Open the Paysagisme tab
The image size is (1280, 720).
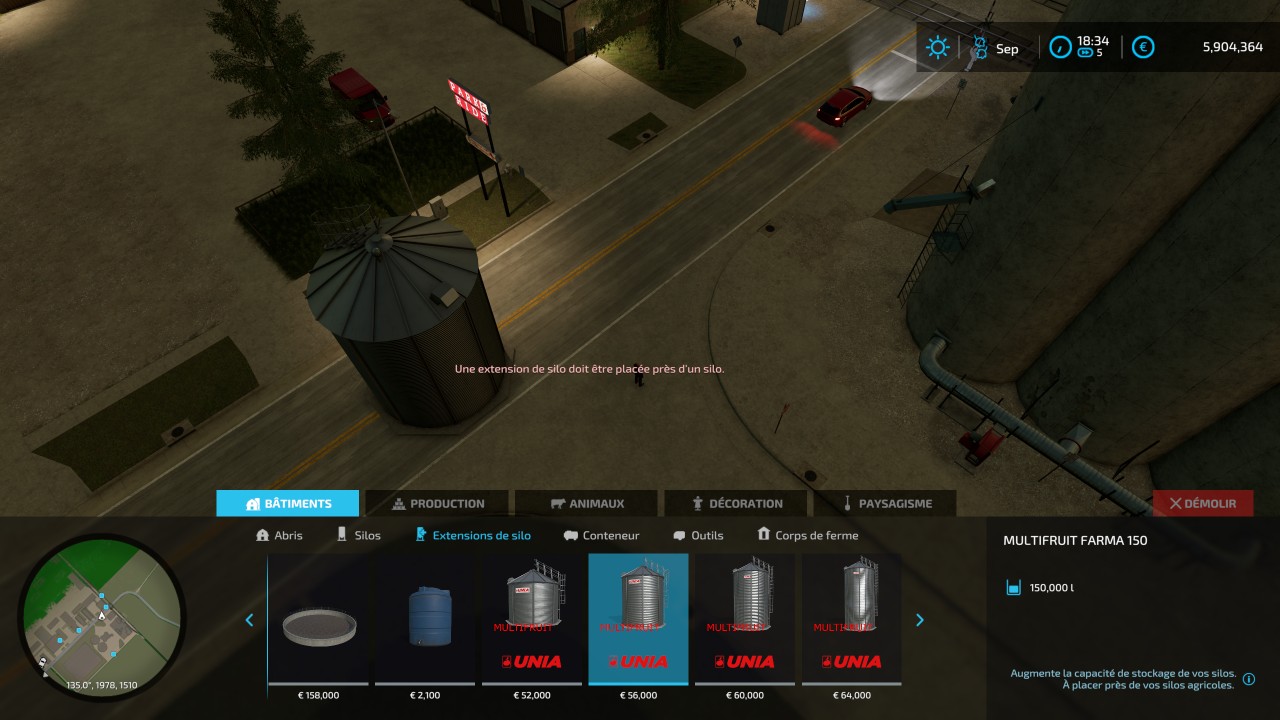coord(885,504)
